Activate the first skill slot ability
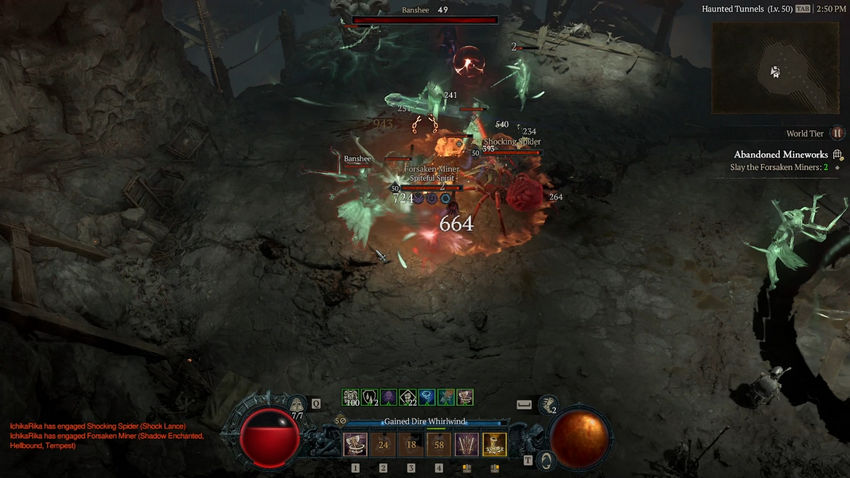850x478 pixels. point(355,444)
